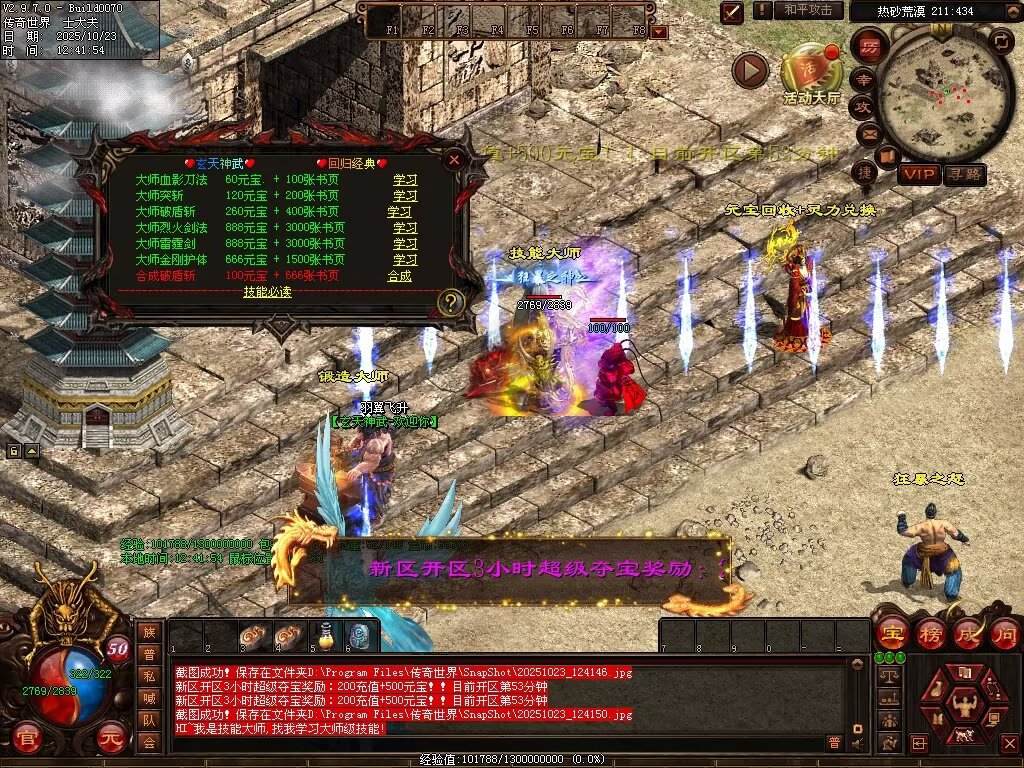
Task: Click the 合成 link for 合成破盾斩
Action: pyautogui.click(x=400, y=276)
